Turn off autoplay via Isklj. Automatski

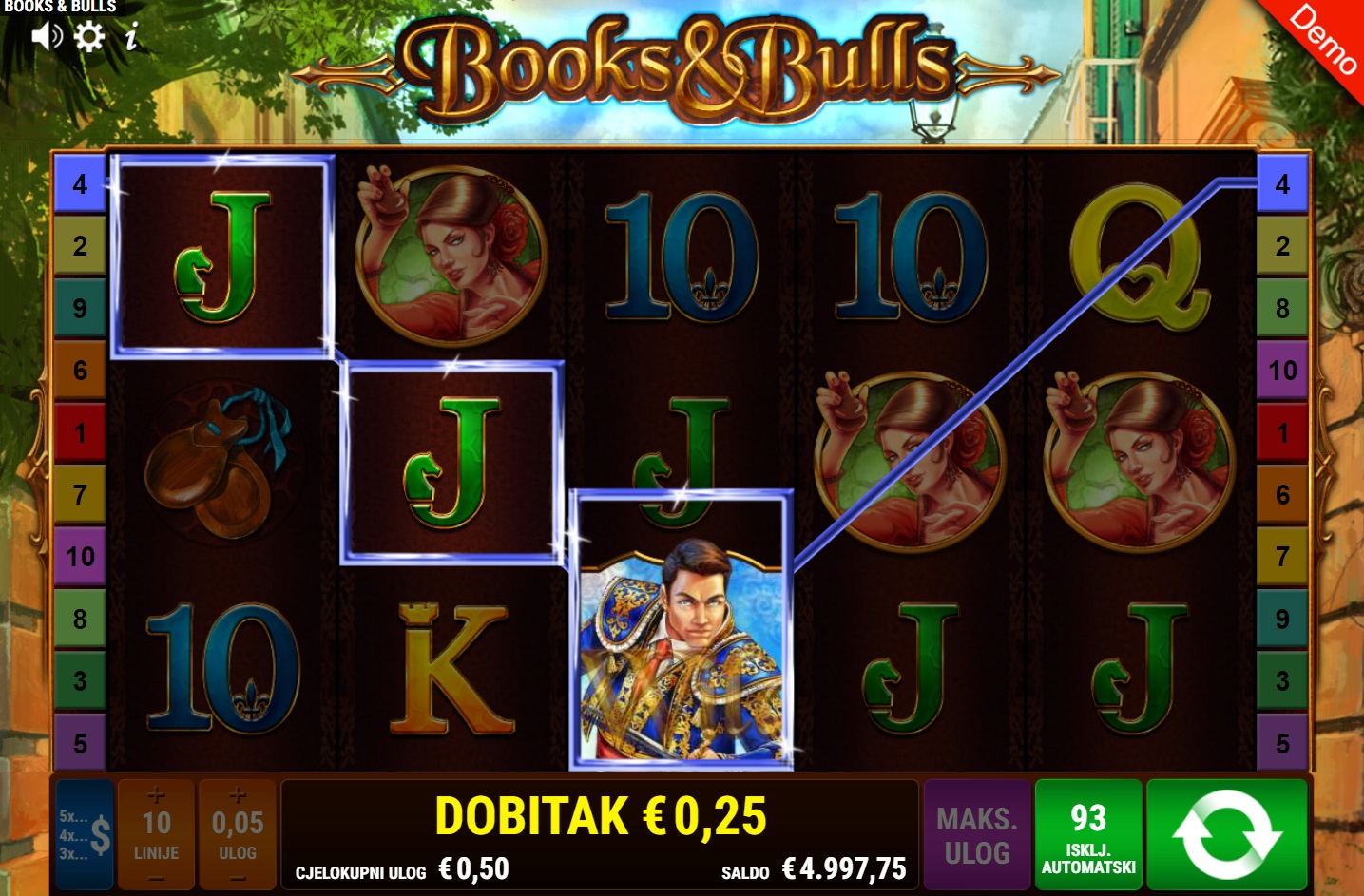pyautogui.click(x=1088, y=835)
